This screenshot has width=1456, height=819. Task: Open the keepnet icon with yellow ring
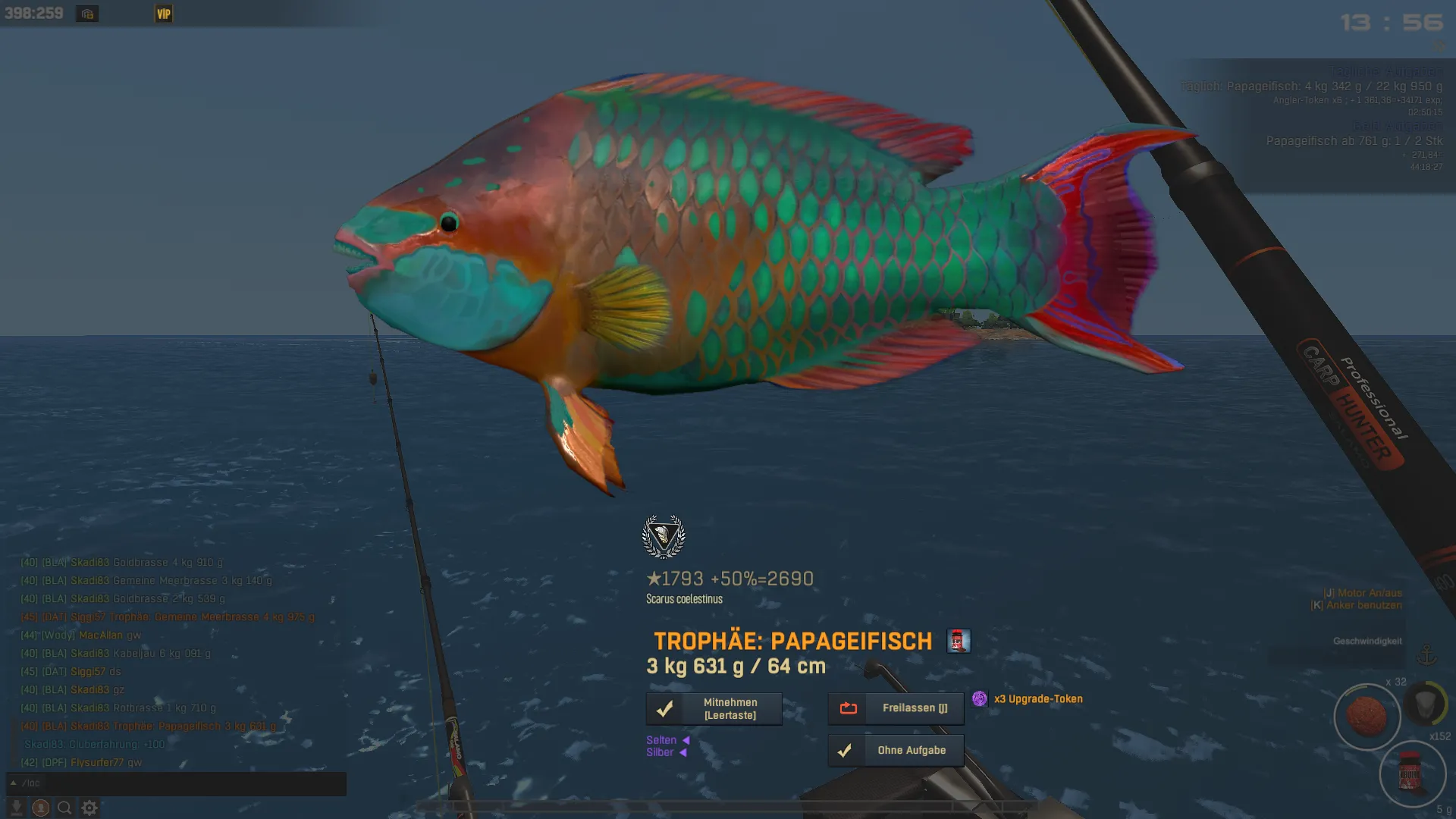(1426, 703)
